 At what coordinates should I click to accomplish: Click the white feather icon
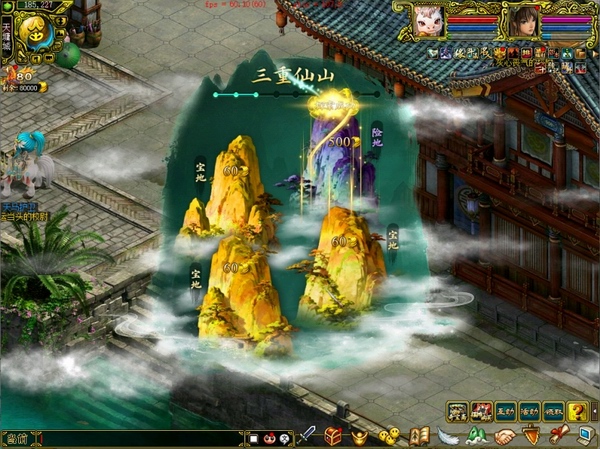click(x=449, y=436)
